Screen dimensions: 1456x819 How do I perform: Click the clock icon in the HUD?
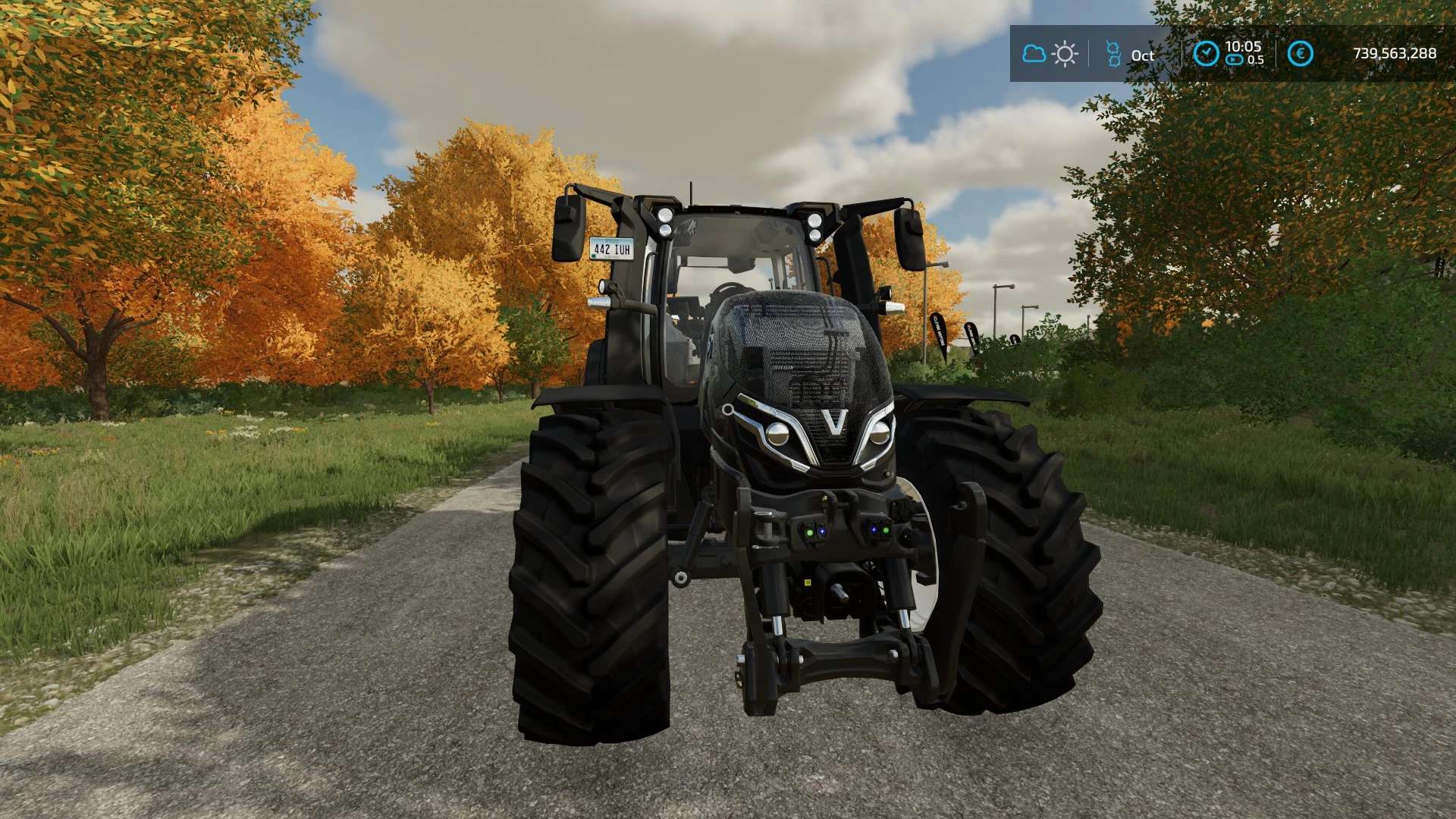1206,54
